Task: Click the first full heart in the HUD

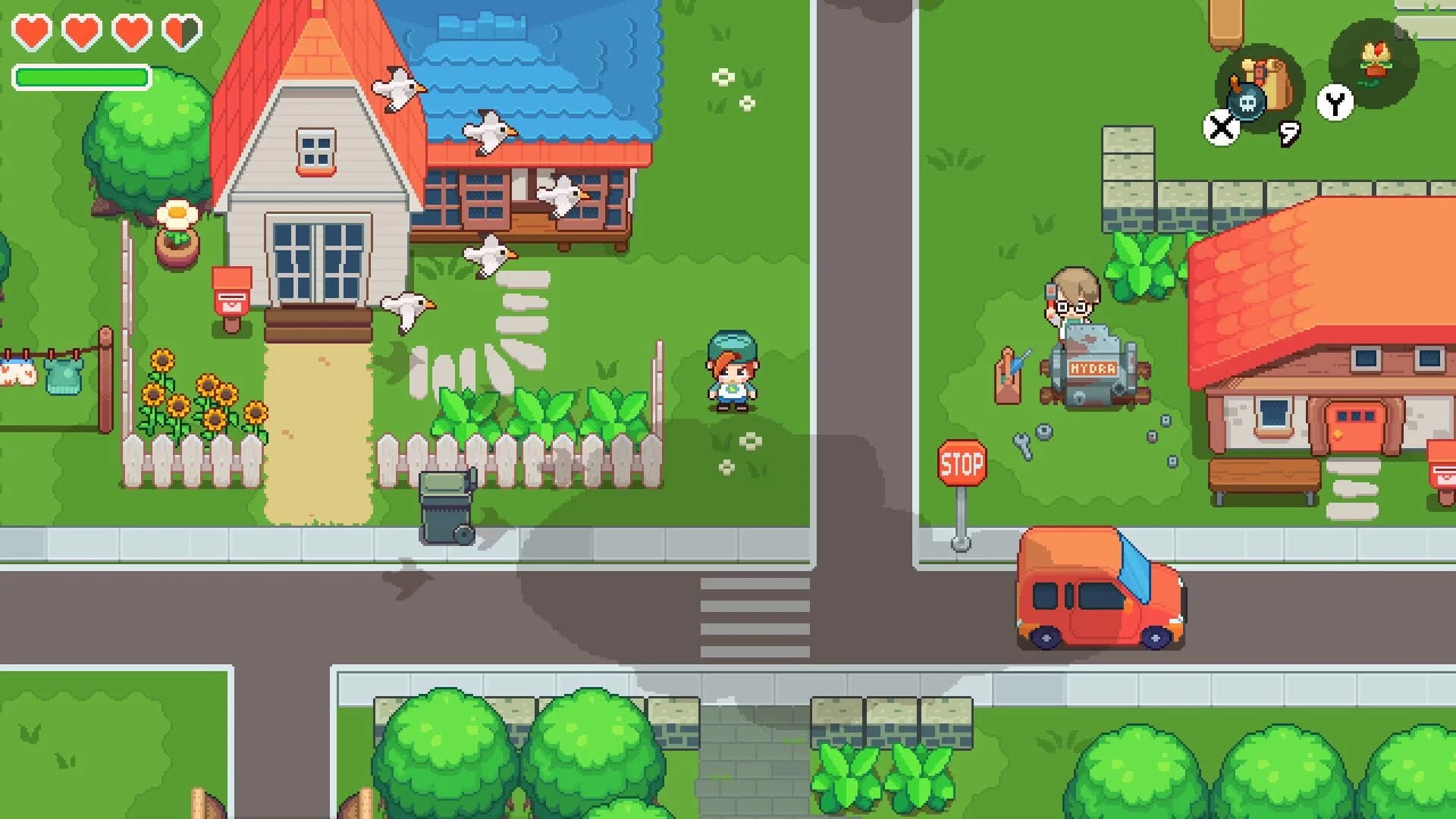Action: 30,33
